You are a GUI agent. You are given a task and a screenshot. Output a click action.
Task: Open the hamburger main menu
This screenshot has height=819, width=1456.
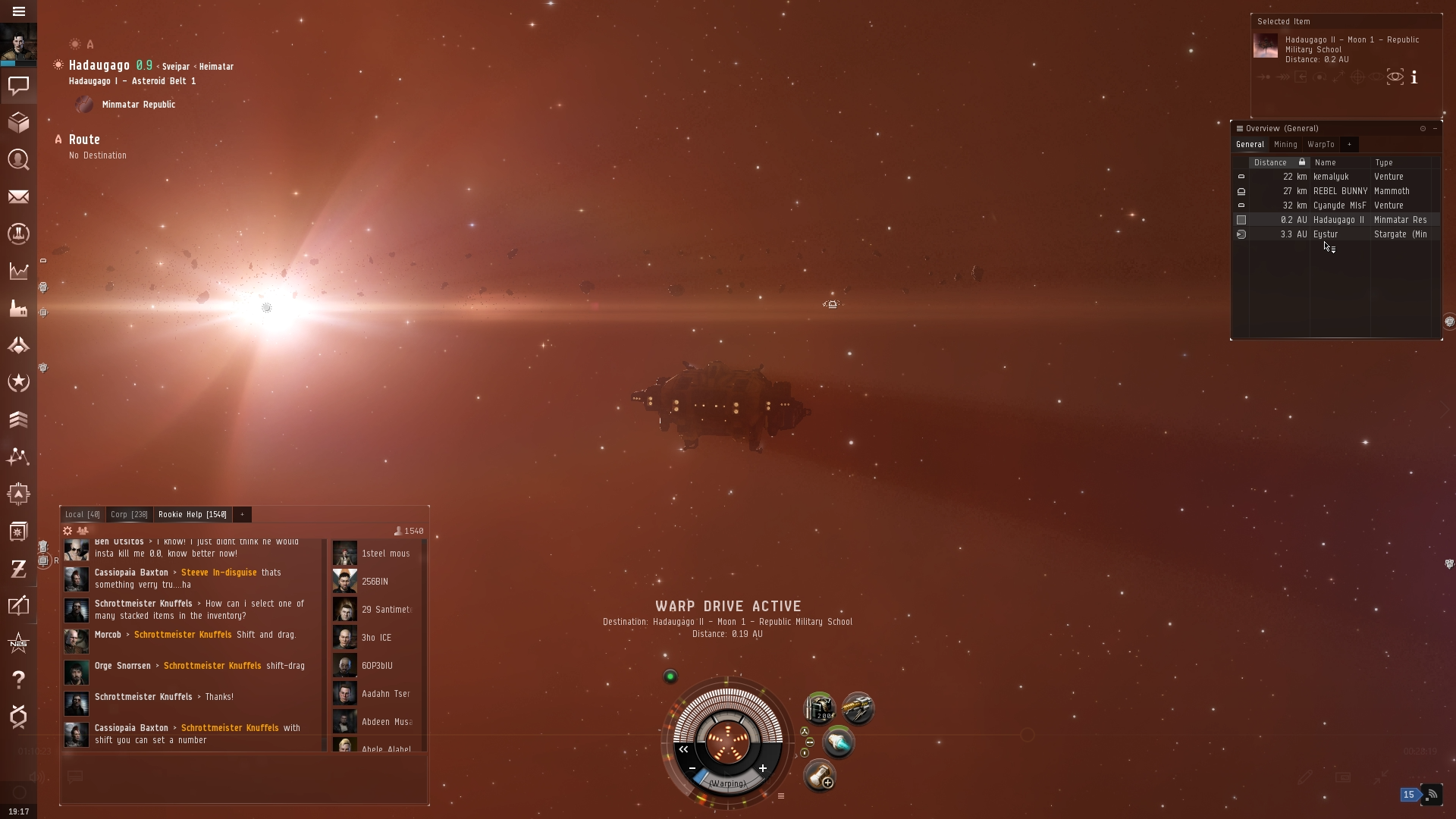coord(19,11)
